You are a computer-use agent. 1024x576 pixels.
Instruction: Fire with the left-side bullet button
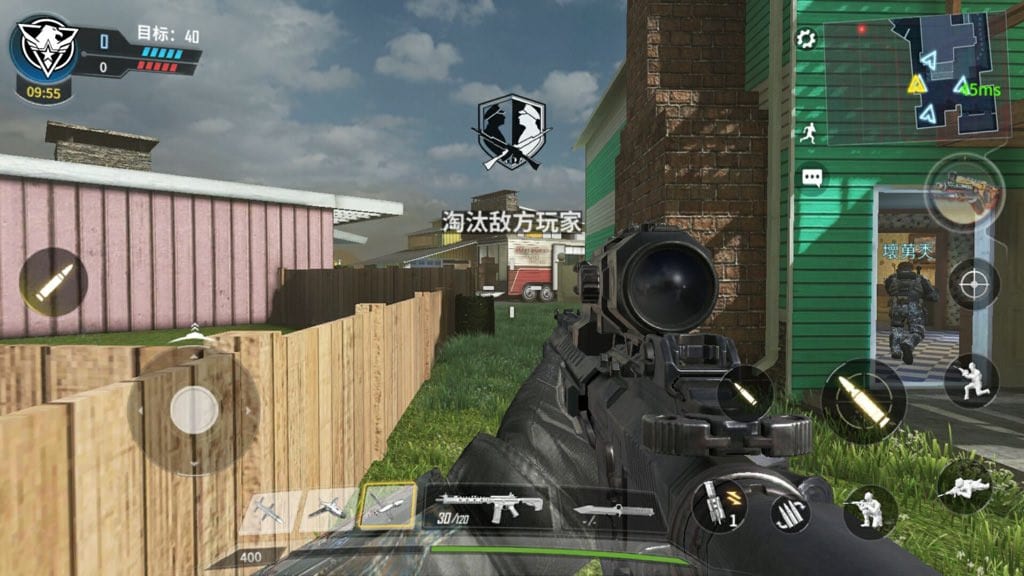pos(53,282)
